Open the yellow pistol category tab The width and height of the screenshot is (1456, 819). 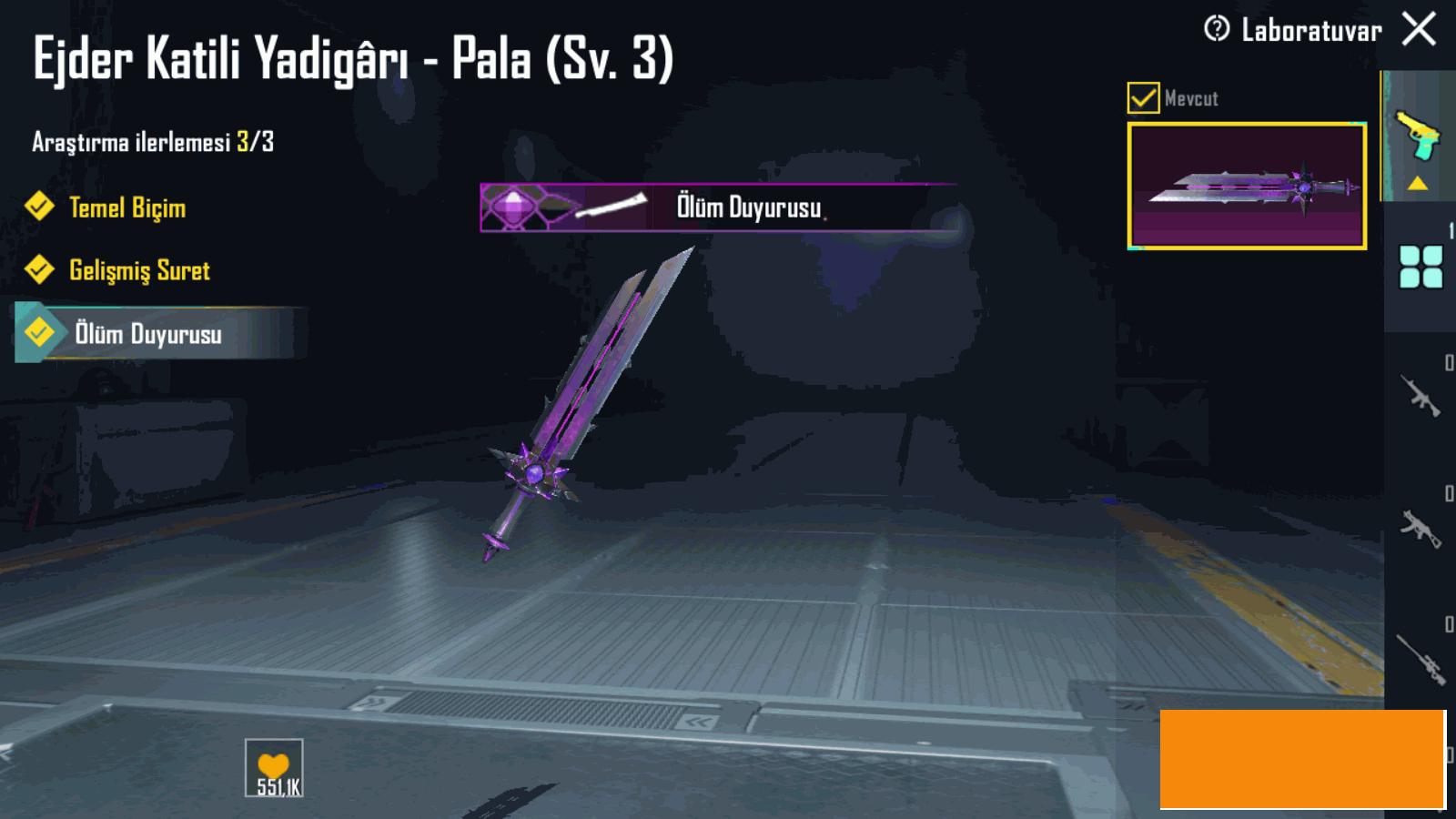pos(1418,136)
